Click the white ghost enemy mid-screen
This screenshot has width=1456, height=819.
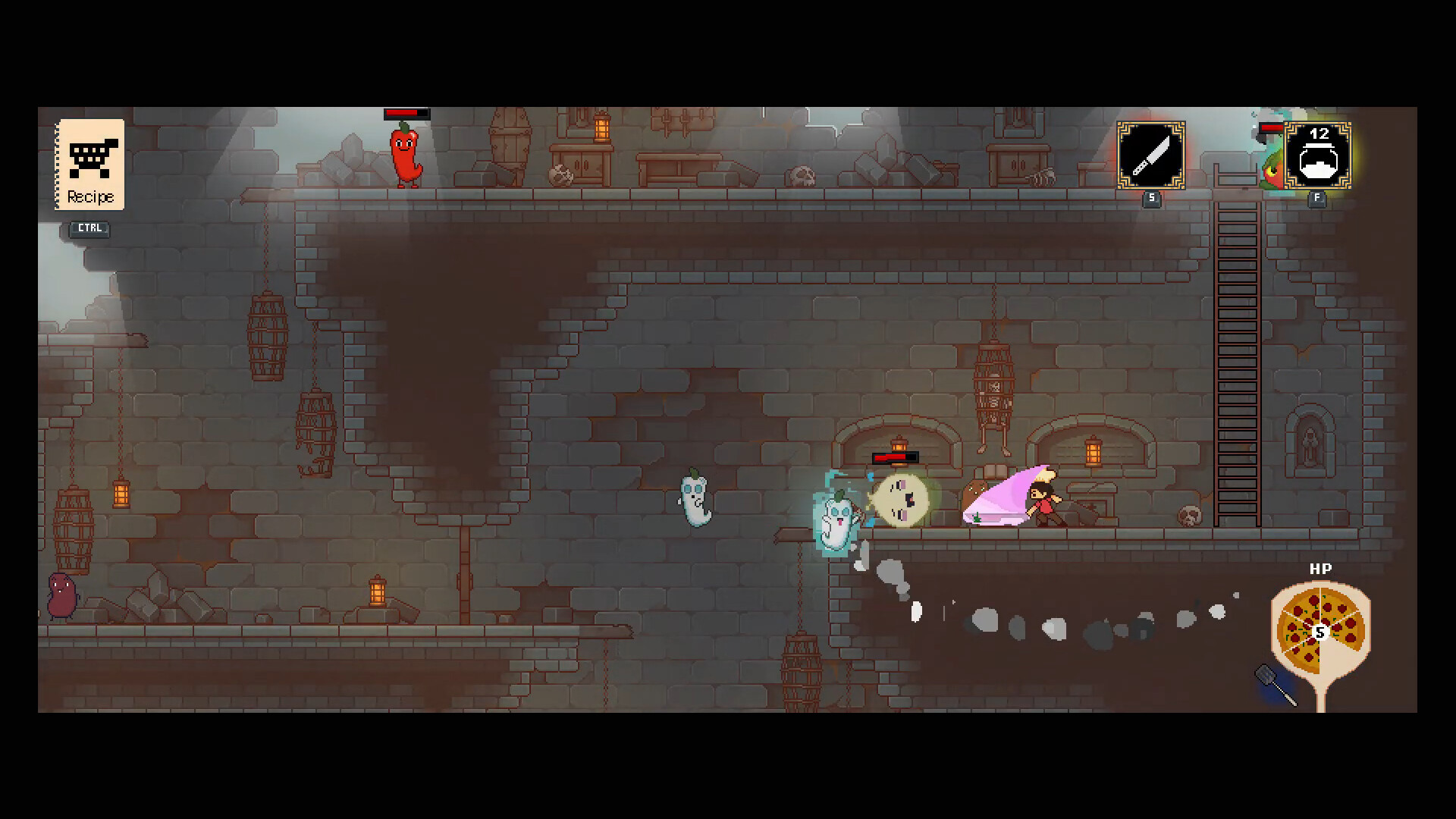click(694, 502)
